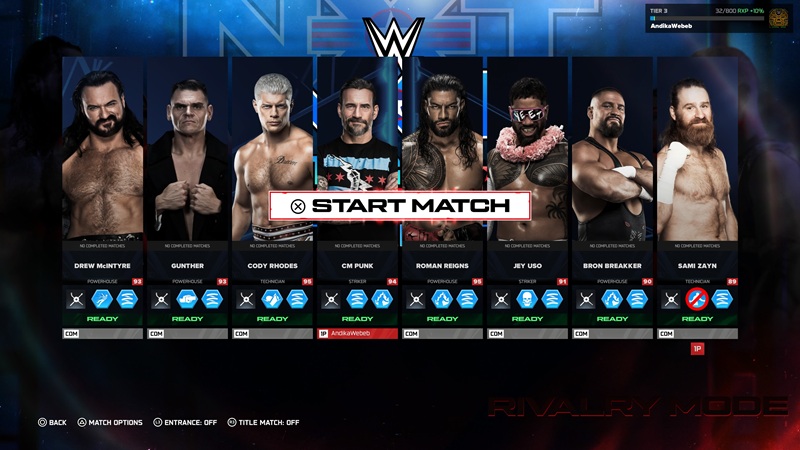Select the Bron Breakker wrestler card

[x=613, y=150]
